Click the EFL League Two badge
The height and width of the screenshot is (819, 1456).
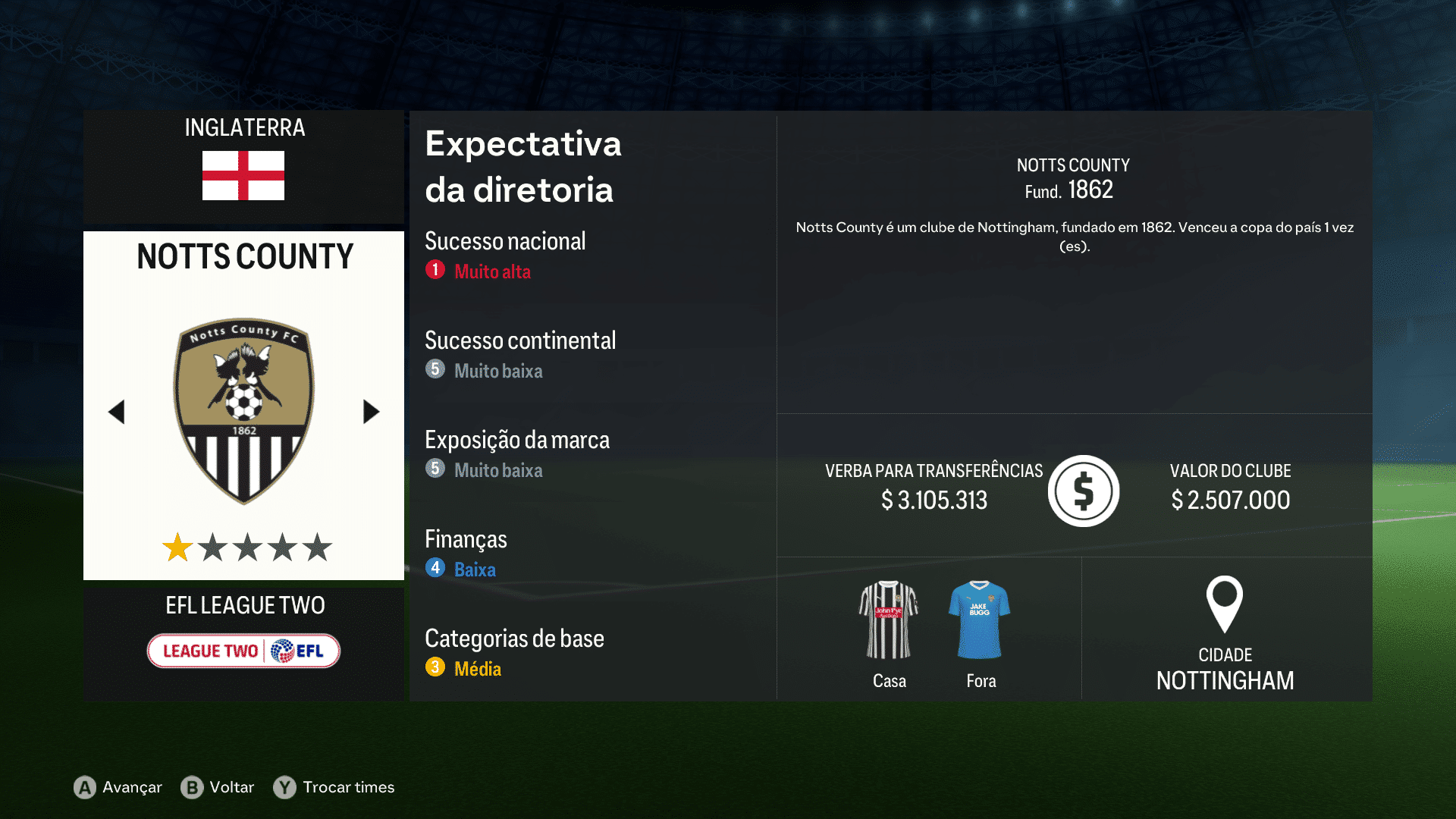click(x=243, y=651)
